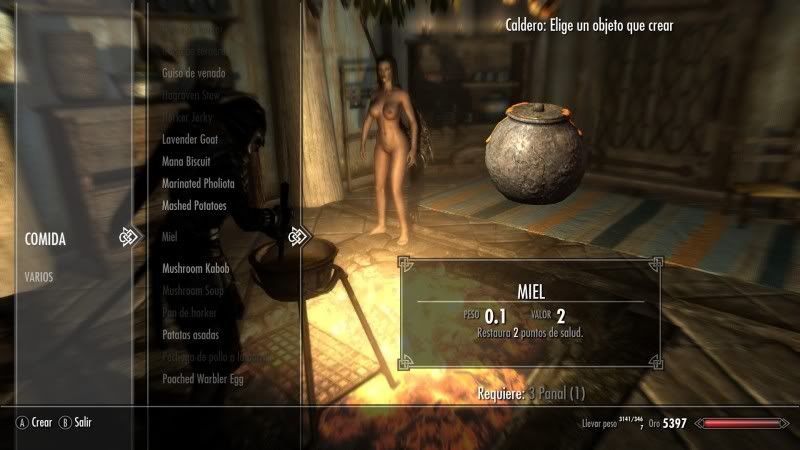Image resolution: width=800 pixels, height=450 pixels.
Task: Choose the Lavender Goat recipe
Action: [190, 139]
